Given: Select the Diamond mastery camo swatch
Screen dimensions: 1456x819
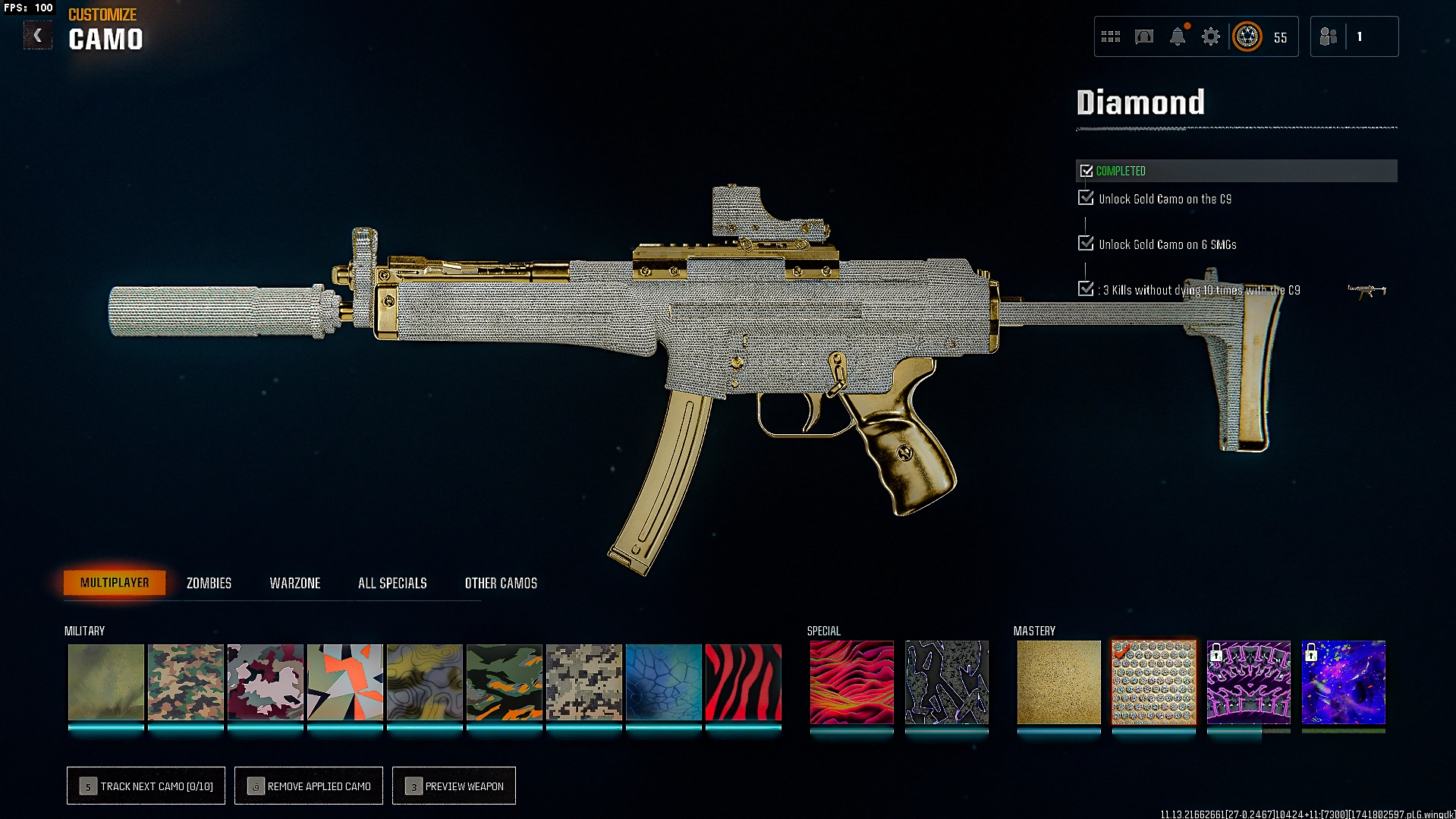Looking at the screenshot, I should click(x=1153, y=682).
